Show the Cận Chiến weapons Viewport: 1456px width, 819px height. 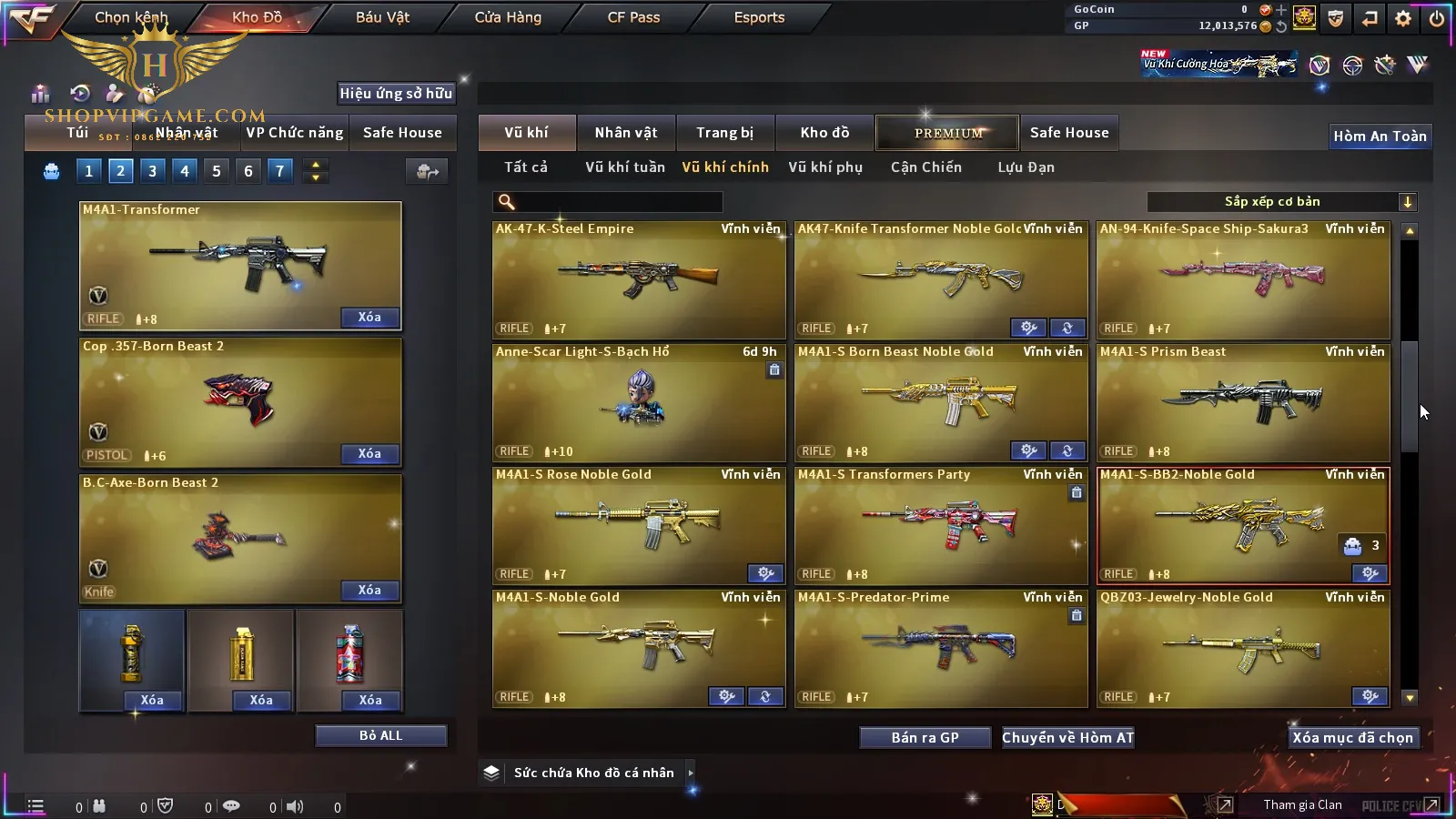925,167
